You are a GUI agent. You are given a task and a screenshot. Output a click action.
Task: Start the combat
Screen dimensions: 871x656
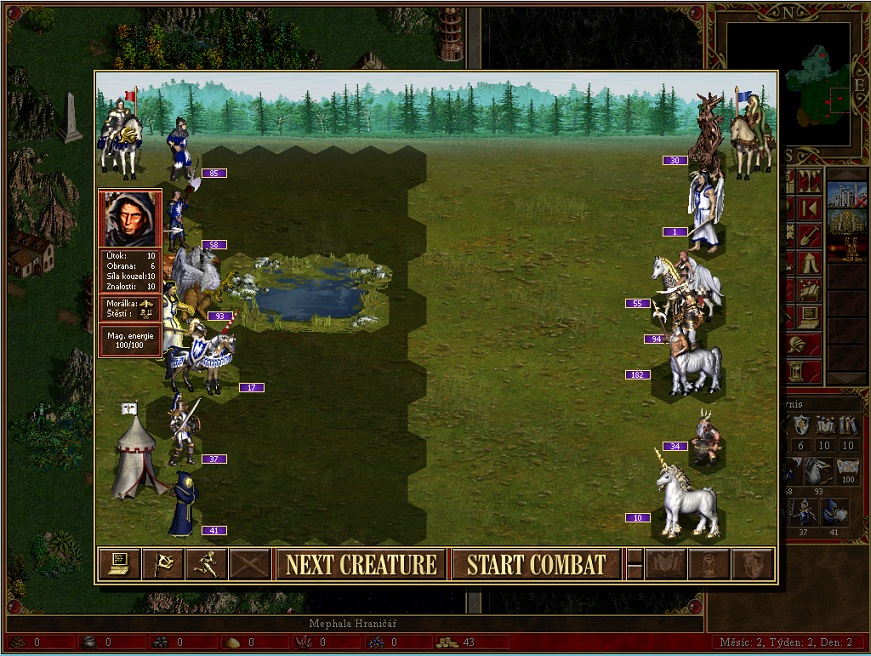point(536,564)
